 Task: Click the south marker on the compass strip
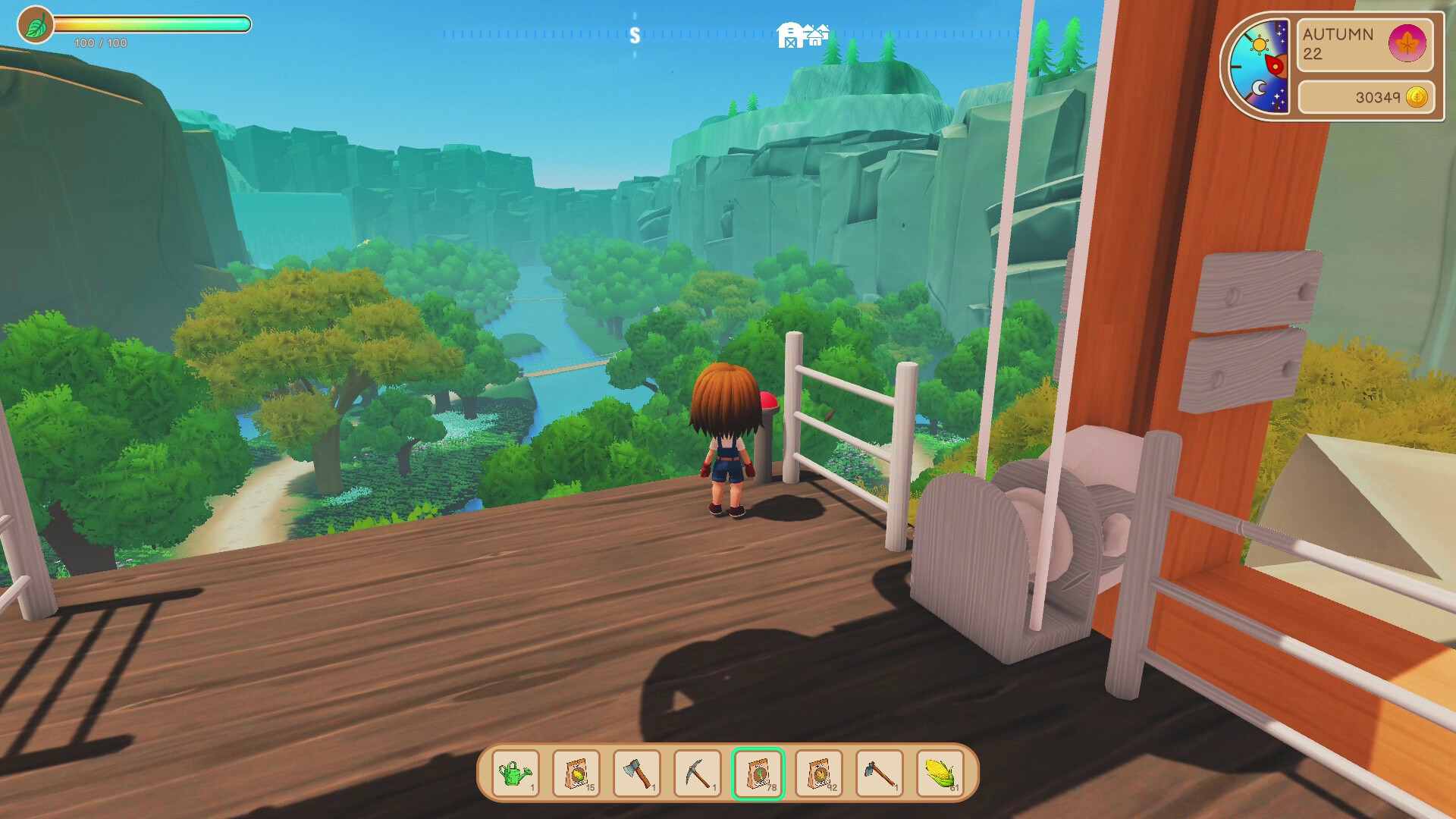click(635, 33)
